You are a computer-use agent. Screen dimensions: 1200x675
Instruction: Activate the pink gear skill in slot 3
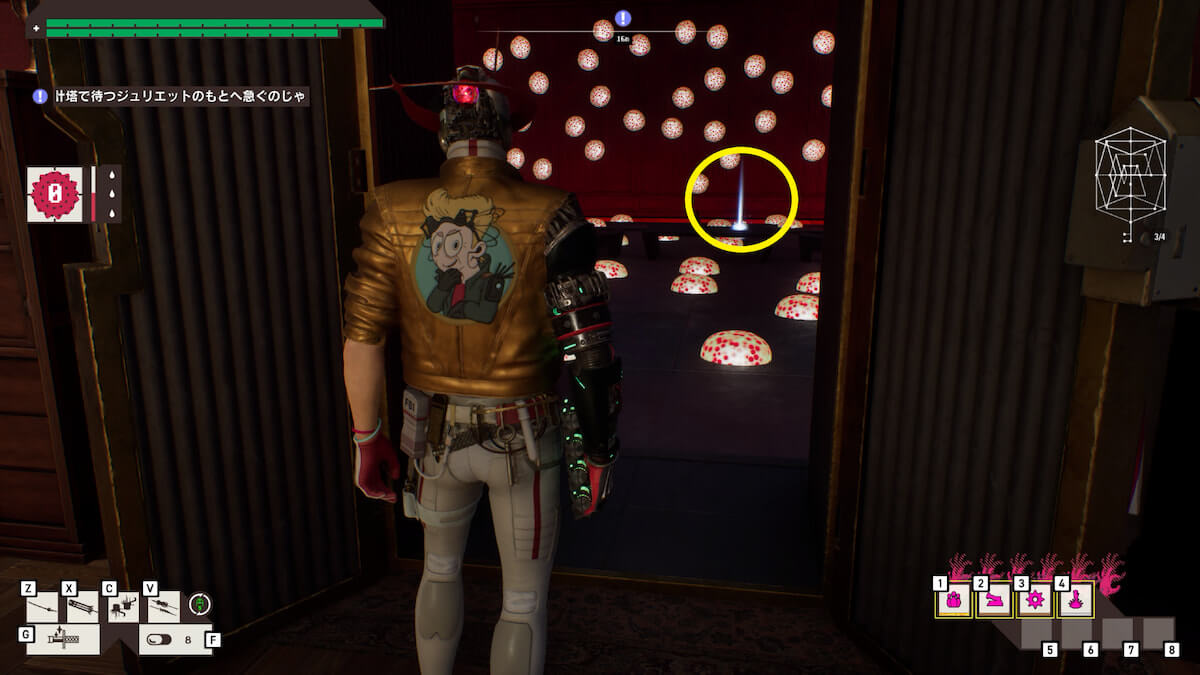tap(1035, 601)
